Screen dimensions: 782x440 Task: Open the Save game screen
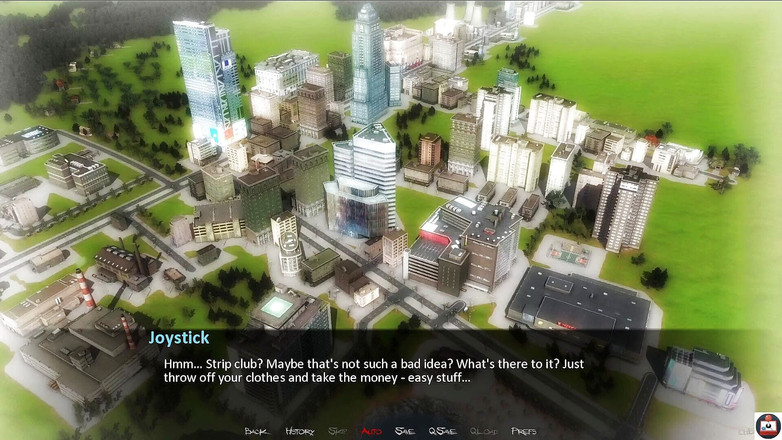coord(404,431)
